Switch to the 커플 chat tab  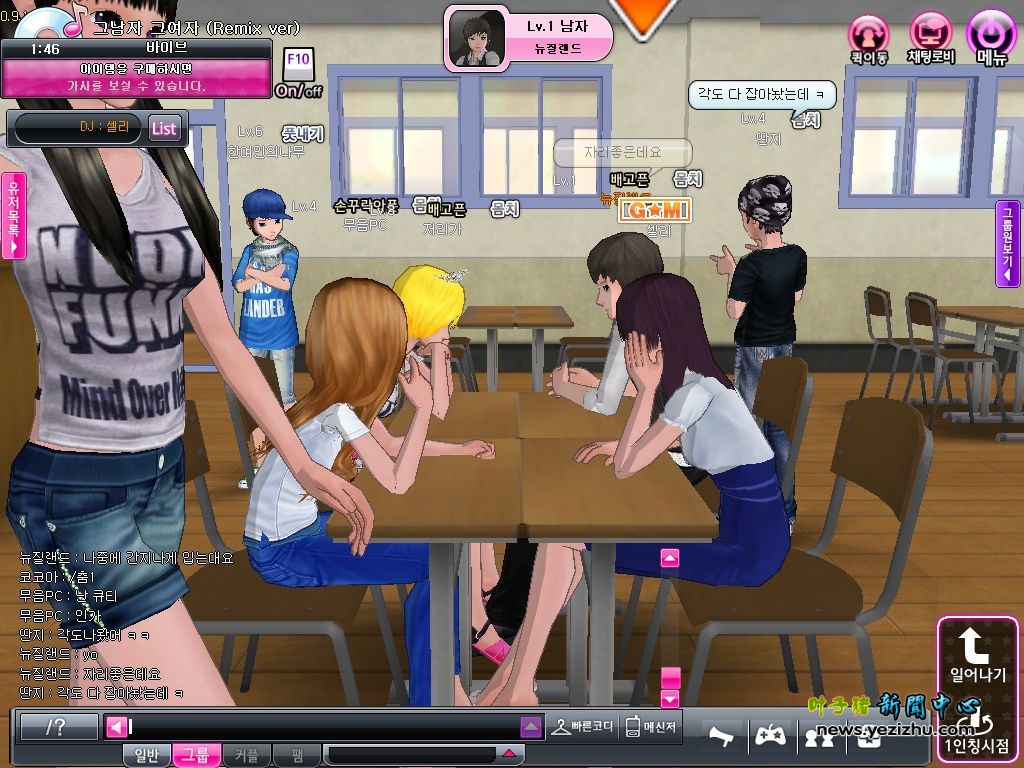245,755
